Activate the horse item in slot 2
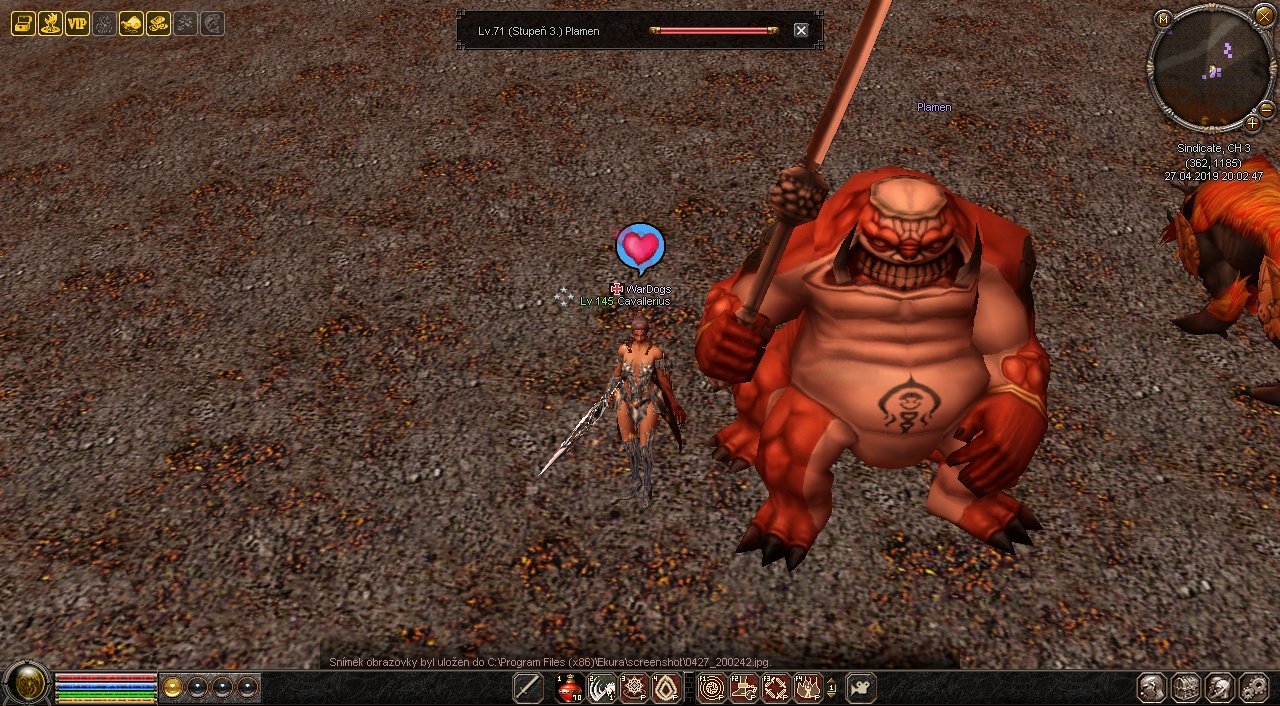This screenshot has width=1280, height=706. pyautogui.click(x=602, y=688)
